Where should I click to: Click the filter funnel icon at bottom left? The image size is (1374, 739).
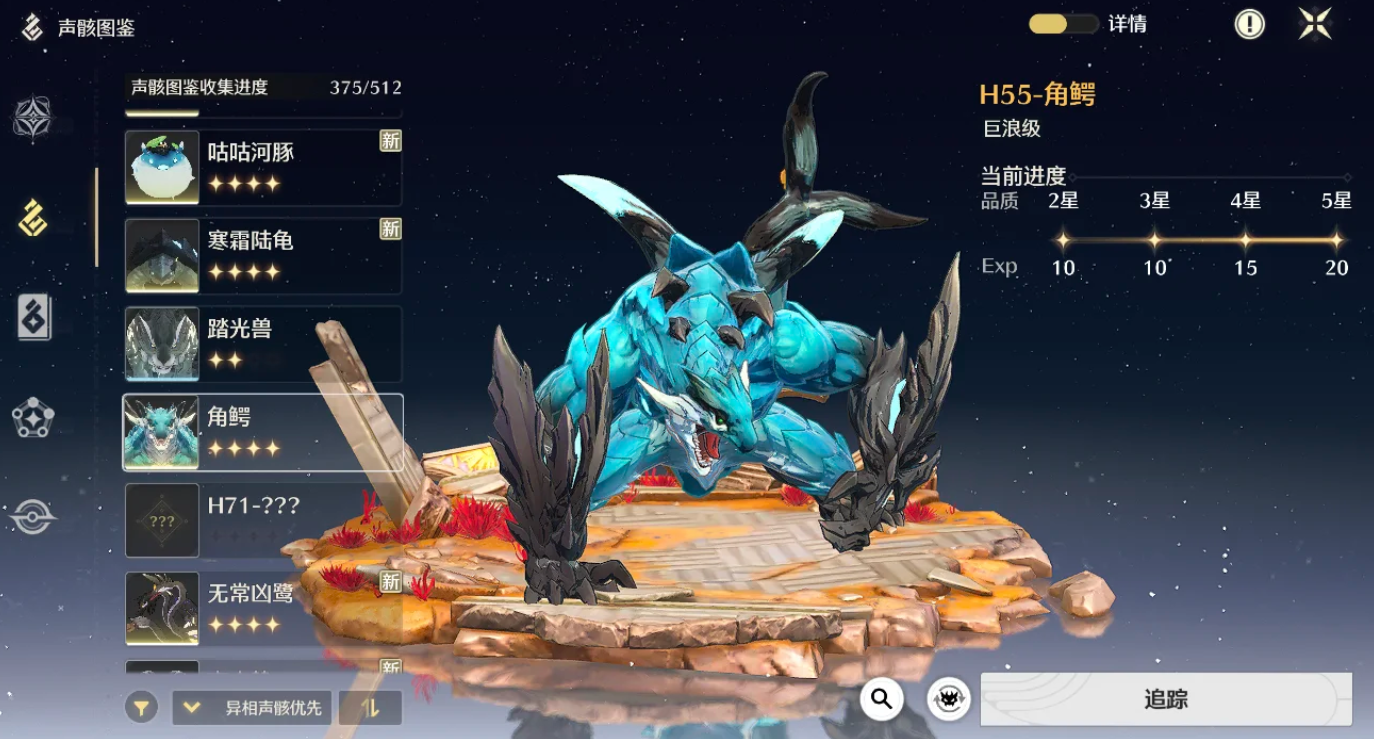tap(140, 707)
